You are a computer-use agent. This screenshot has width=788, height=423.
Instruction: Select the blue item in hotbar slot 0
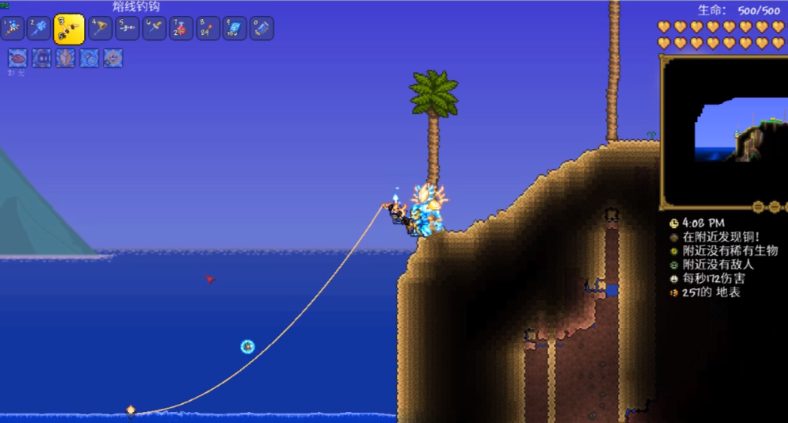tap(262, 29)
